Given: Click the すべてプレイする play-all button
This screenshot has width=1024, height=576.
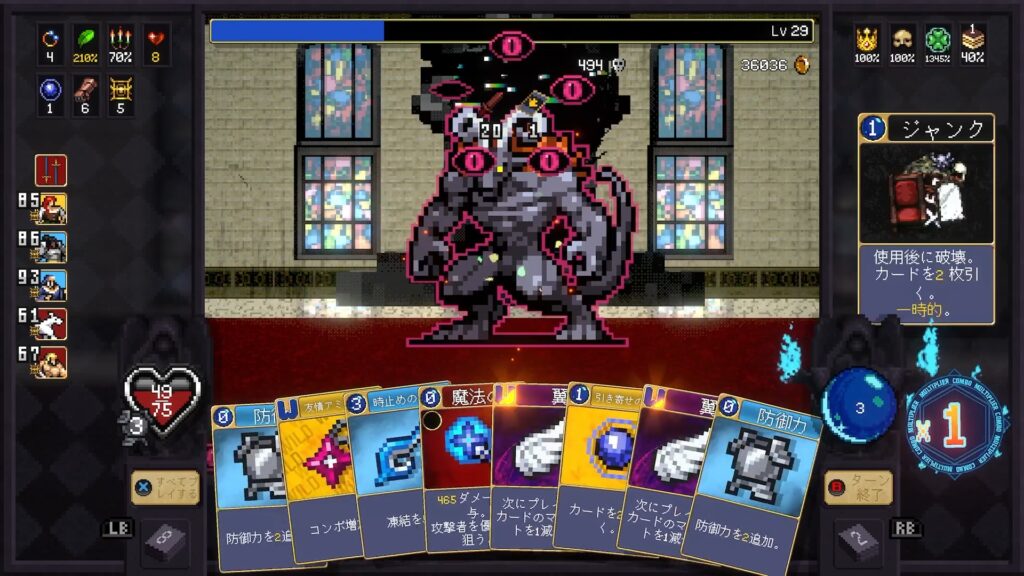Looking at the screenshot, I should [165, 488].
